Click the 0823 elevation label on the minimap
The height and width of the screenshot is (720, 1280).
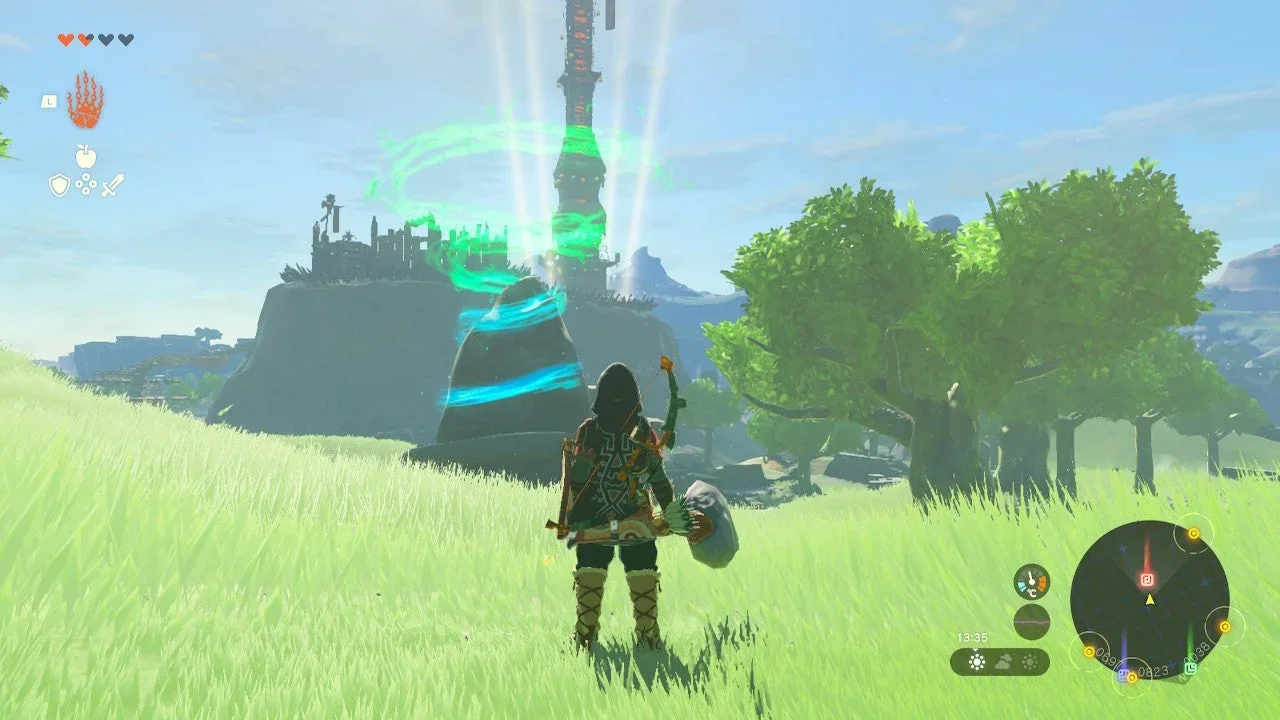1153,670
